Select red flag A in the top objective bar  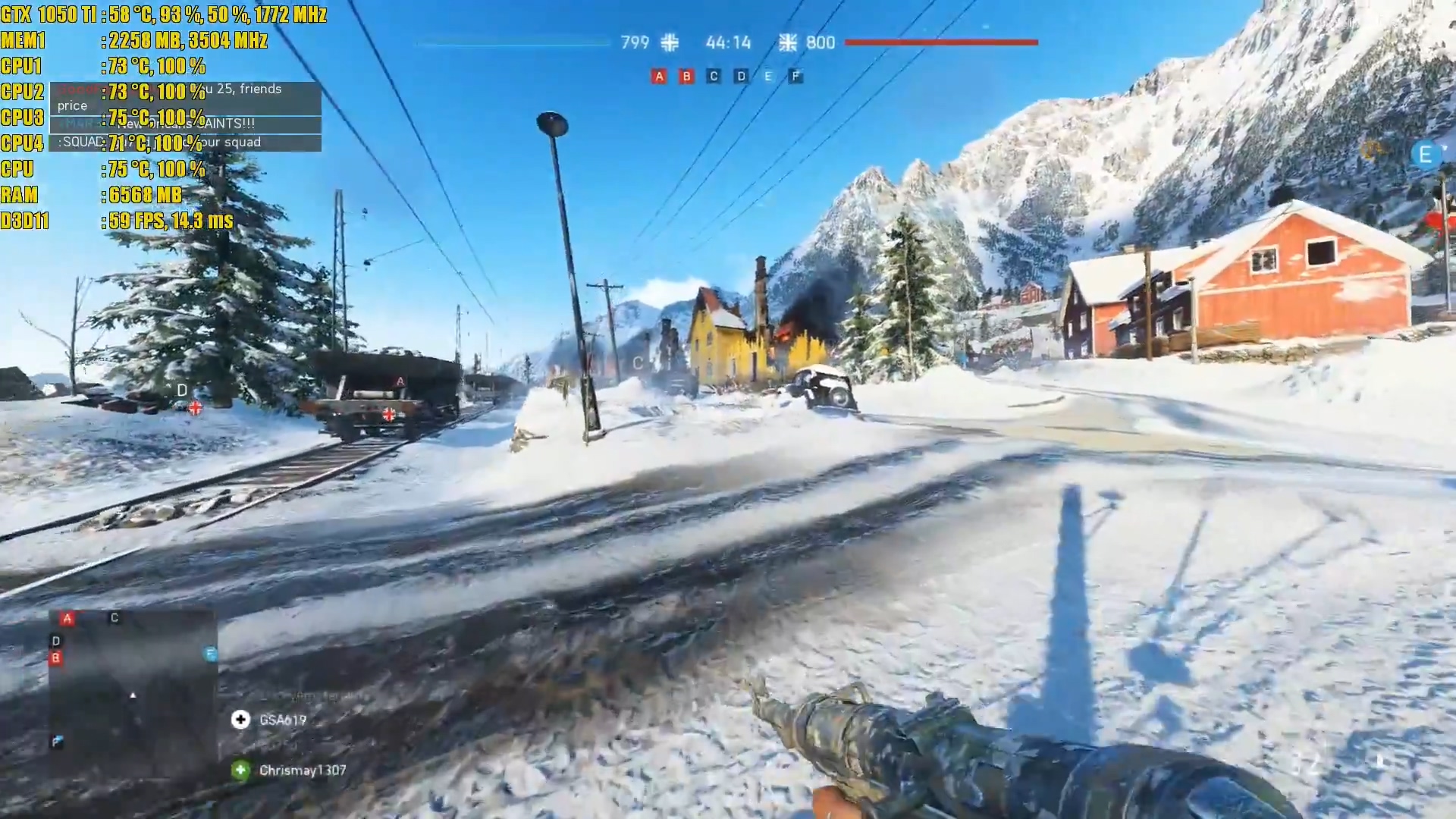(x=659, y=76)
